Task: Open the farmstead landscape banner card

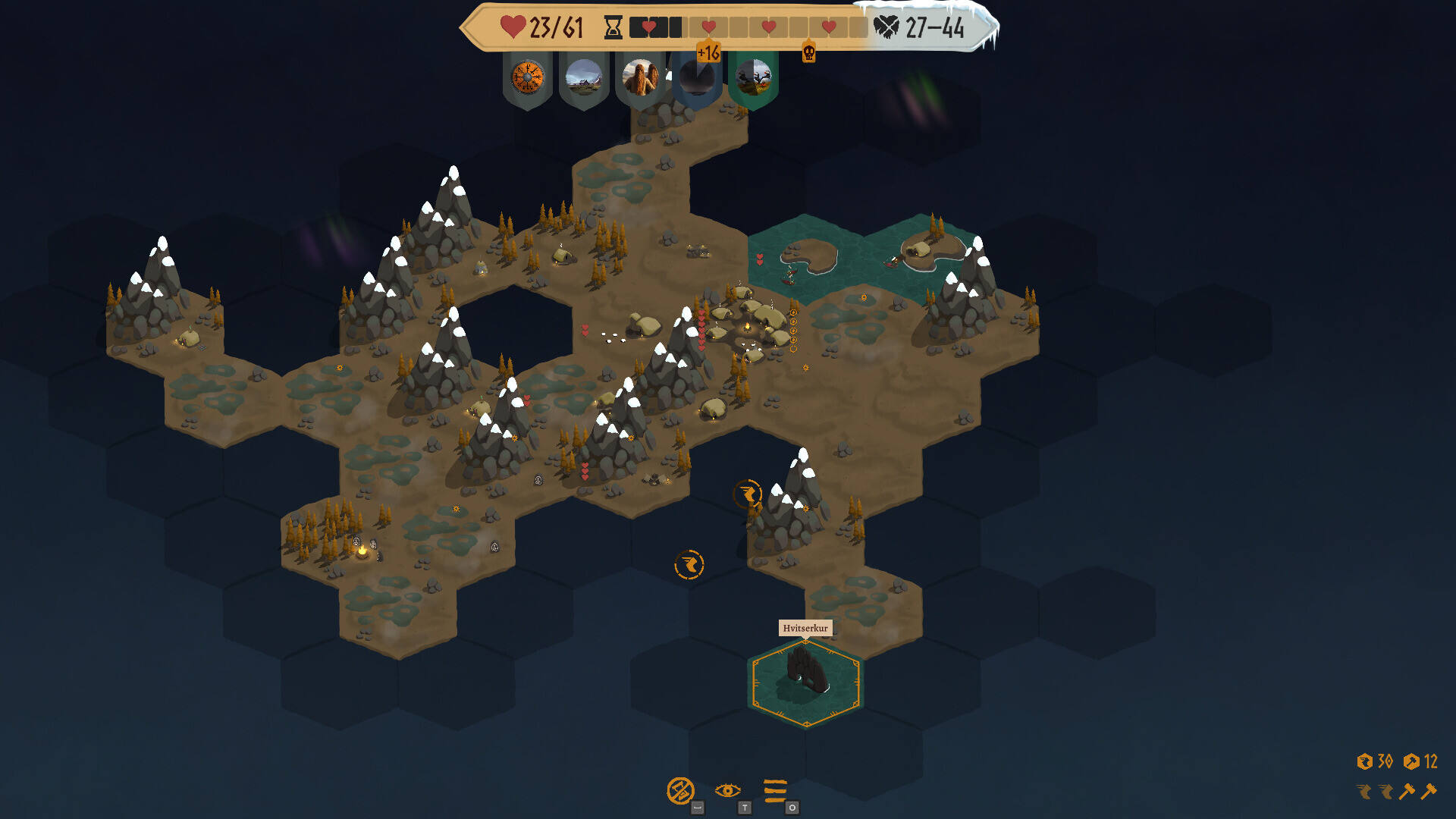Action: pos(584,78)
